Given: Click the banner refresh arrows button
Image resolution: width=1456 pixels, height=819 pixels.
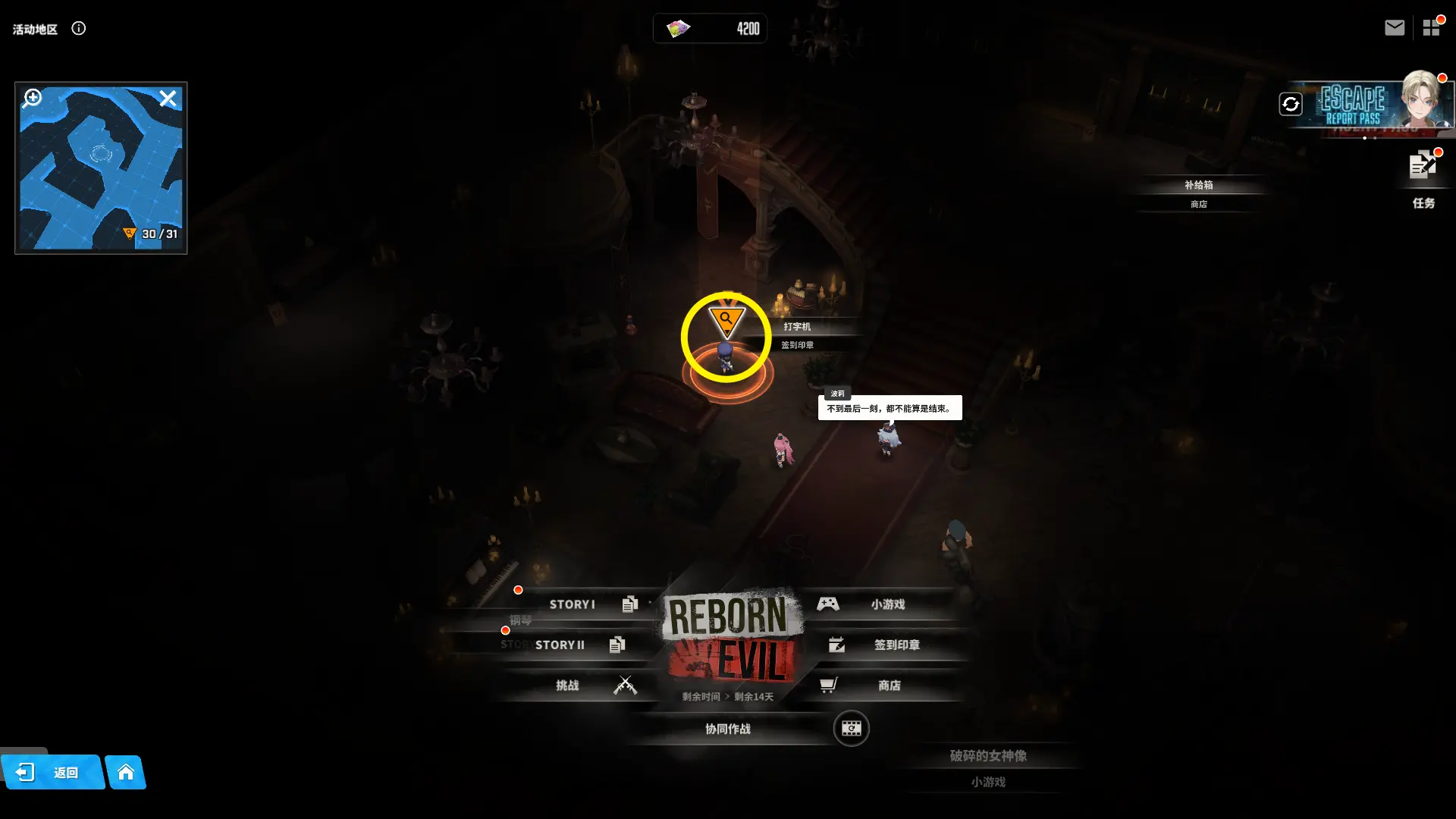Looking at the screenshot, I should point(1291,104).
